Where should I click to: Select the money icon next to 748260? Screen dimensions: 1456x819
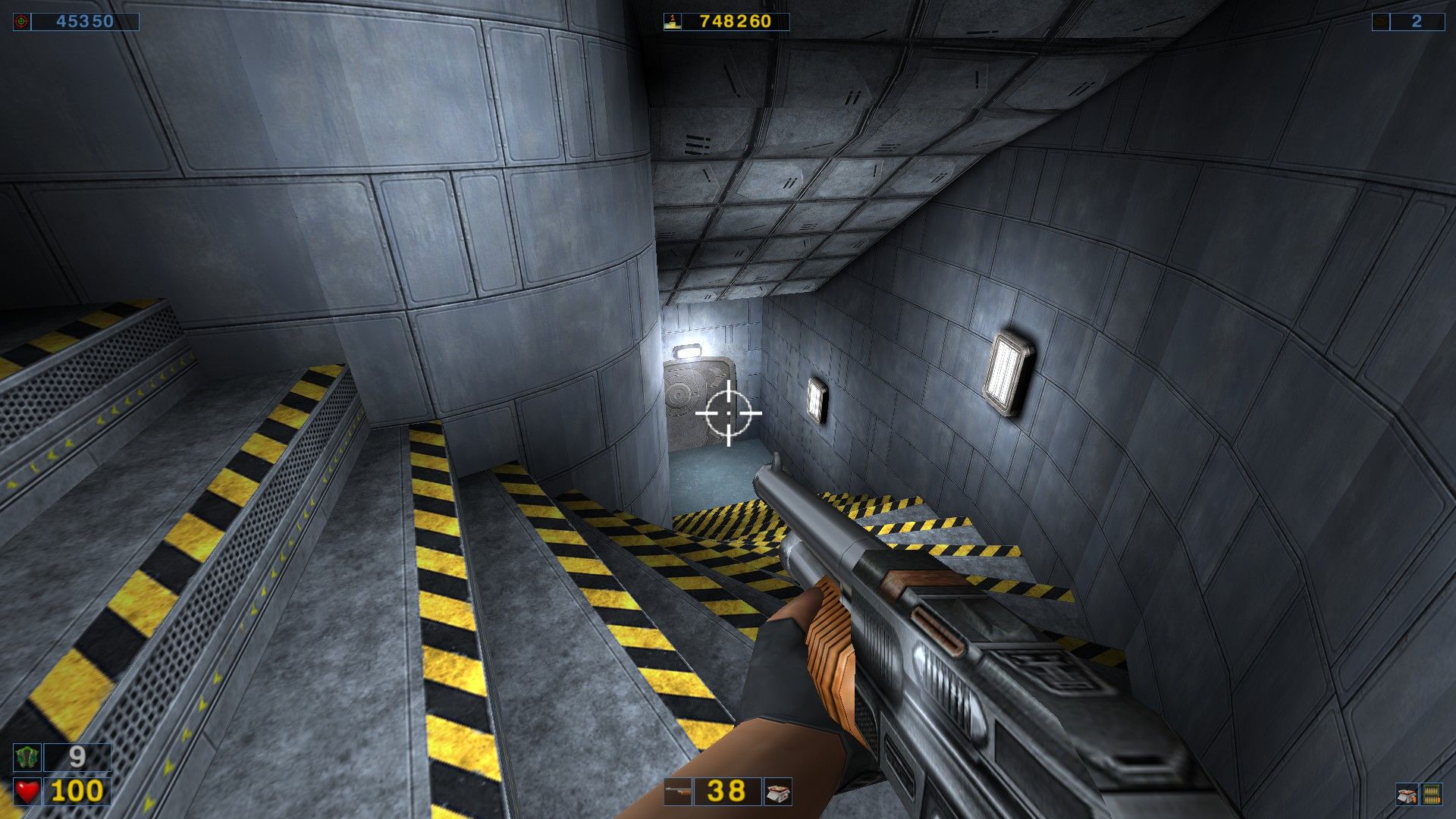click(671, 23)
